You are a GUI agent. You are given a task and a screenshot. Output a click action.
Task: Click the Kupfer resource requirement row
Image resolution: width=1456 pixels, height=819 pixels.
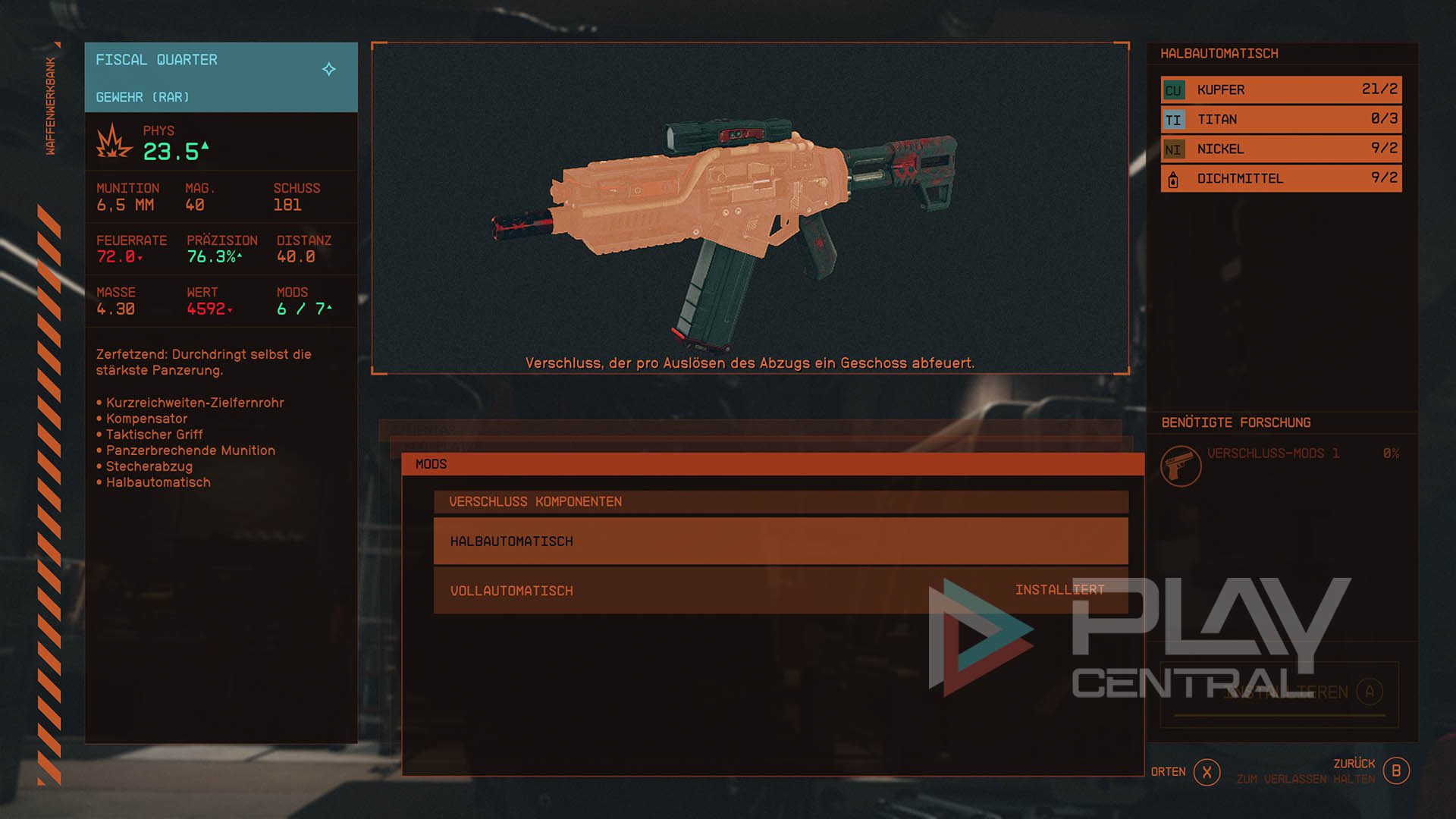click(1281, 89)
